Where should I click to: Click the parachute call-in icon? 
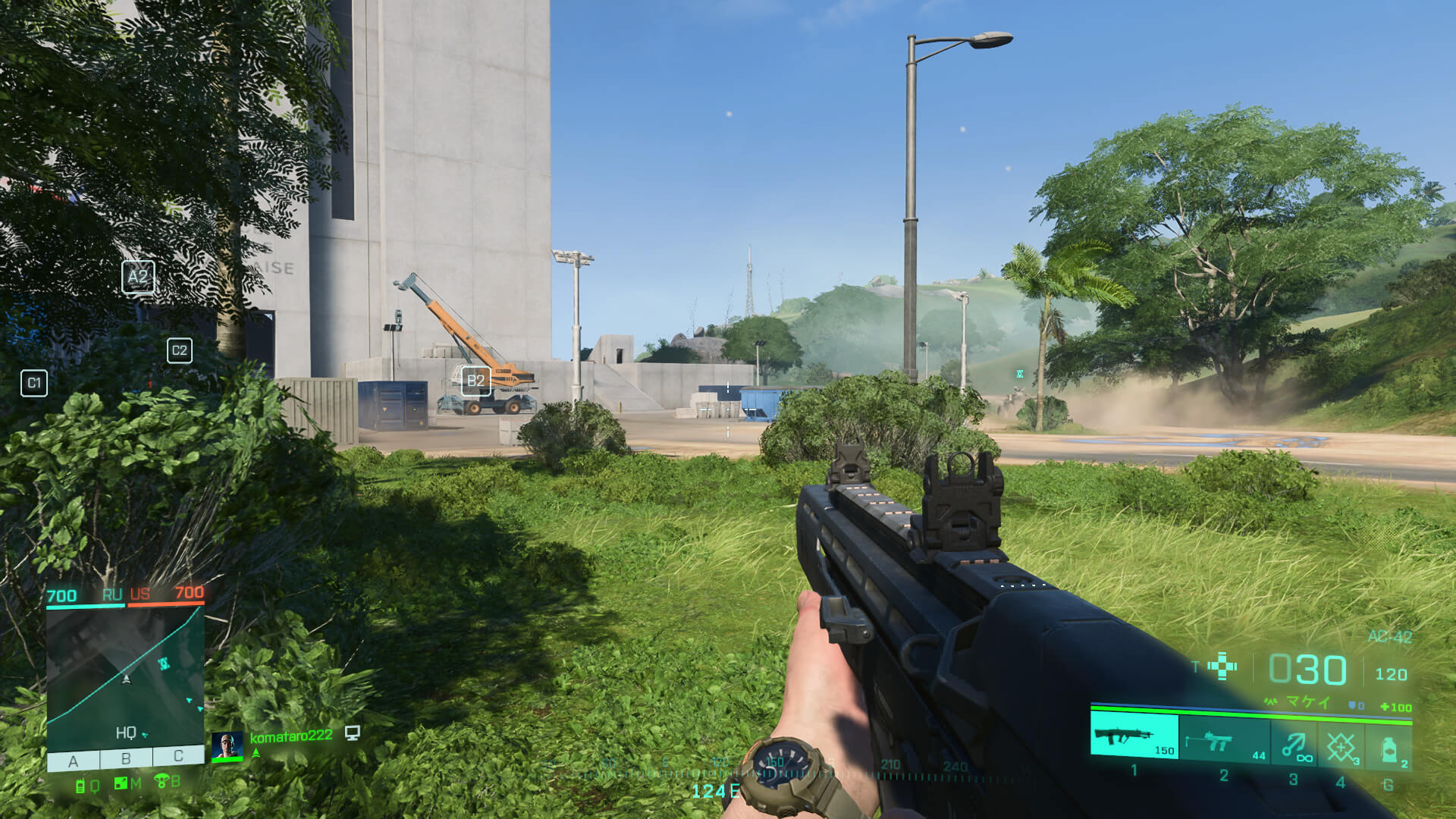pos(162,780)
